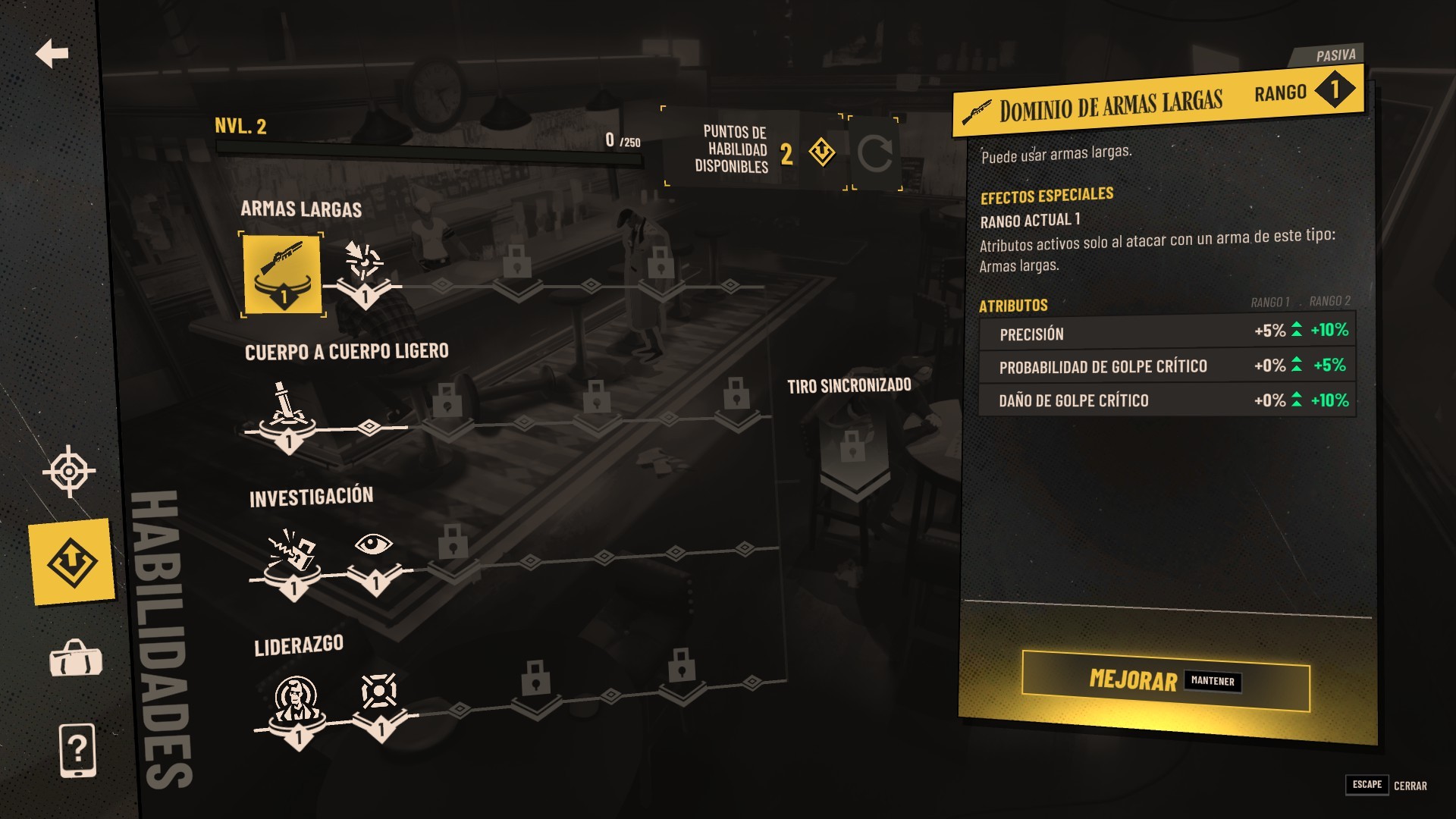Select the long rifle mastery skill
1456x819 pixels.
point(282,273)
